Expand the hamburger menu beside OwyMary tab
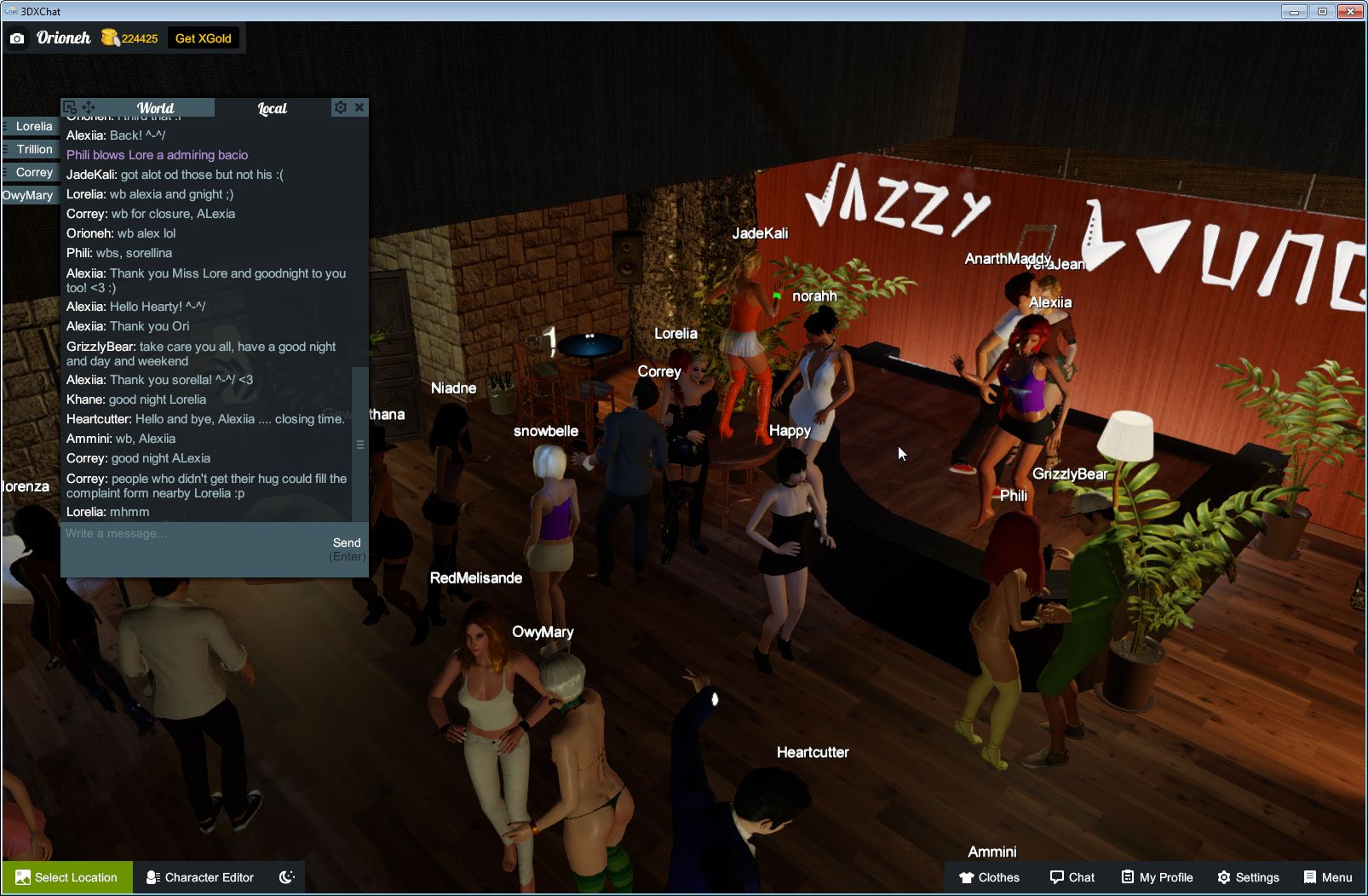This screenshot has height=896, width=1368. point(5,195)
